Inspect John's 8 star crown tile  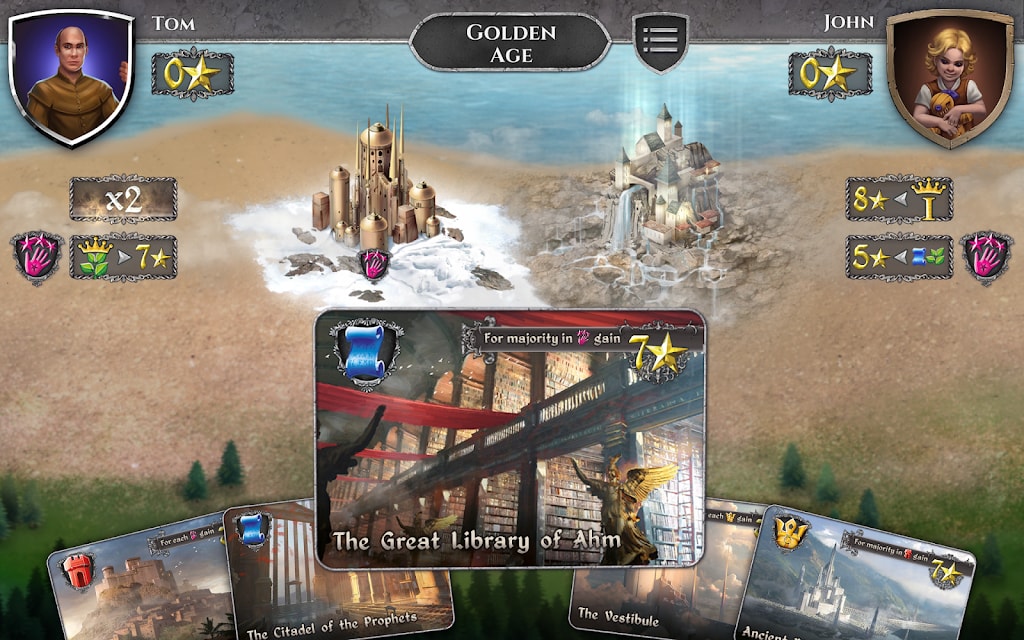[x=898, y=199]
